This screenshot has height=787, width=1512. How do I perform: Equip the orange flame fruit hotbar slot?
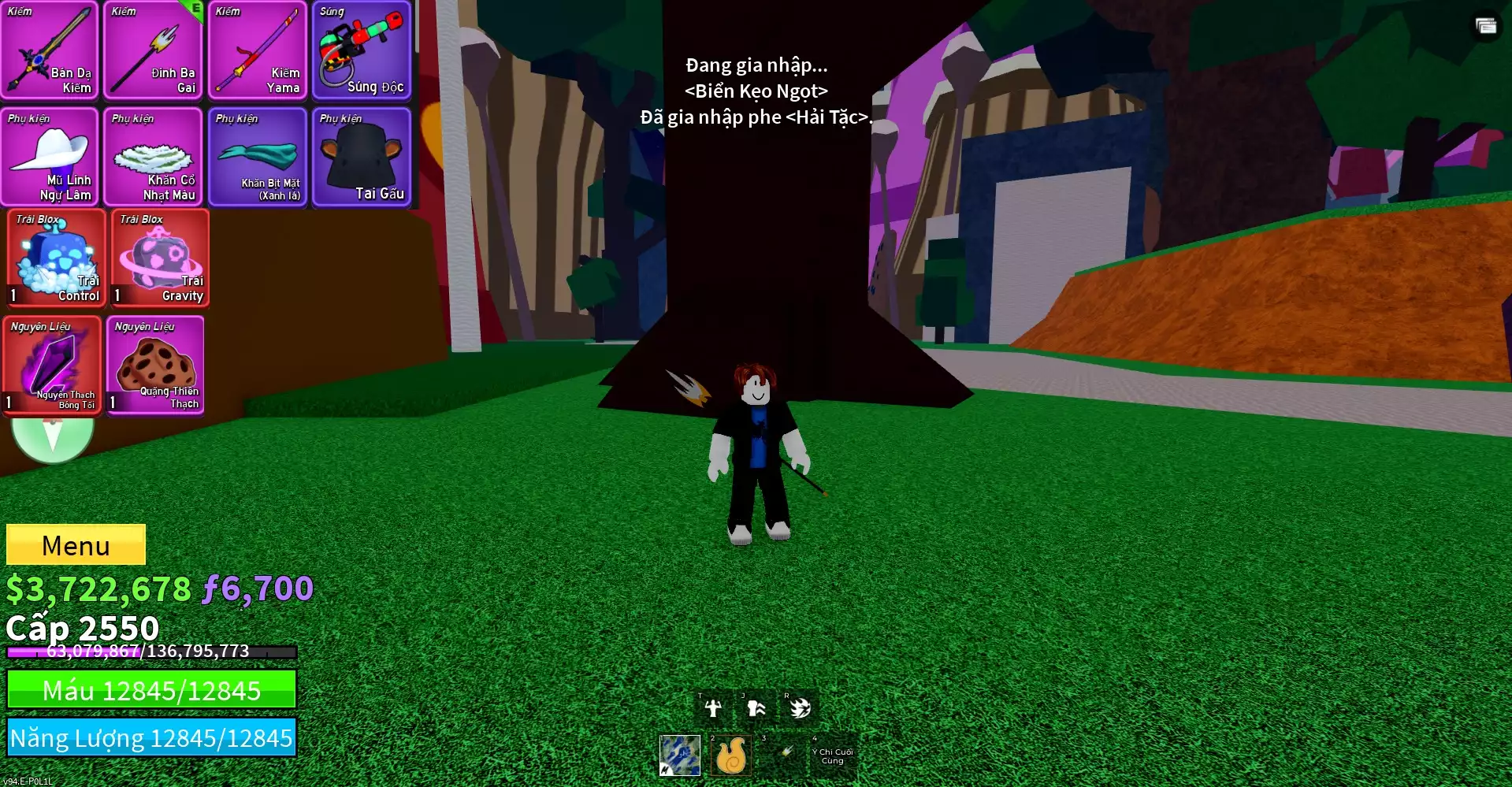[730, 755]
